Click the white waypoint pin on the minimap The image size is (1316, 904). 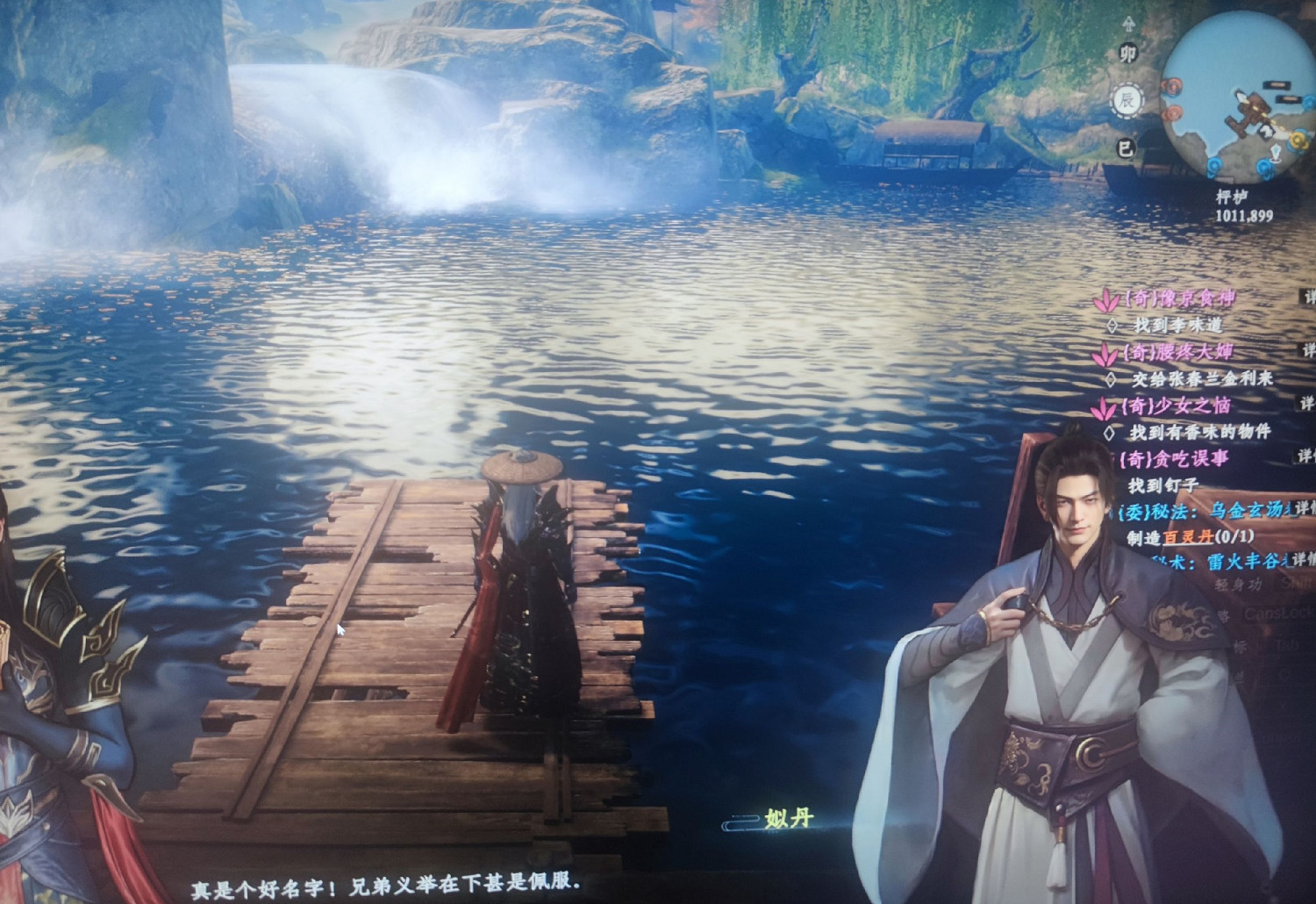pos(1275,153)
